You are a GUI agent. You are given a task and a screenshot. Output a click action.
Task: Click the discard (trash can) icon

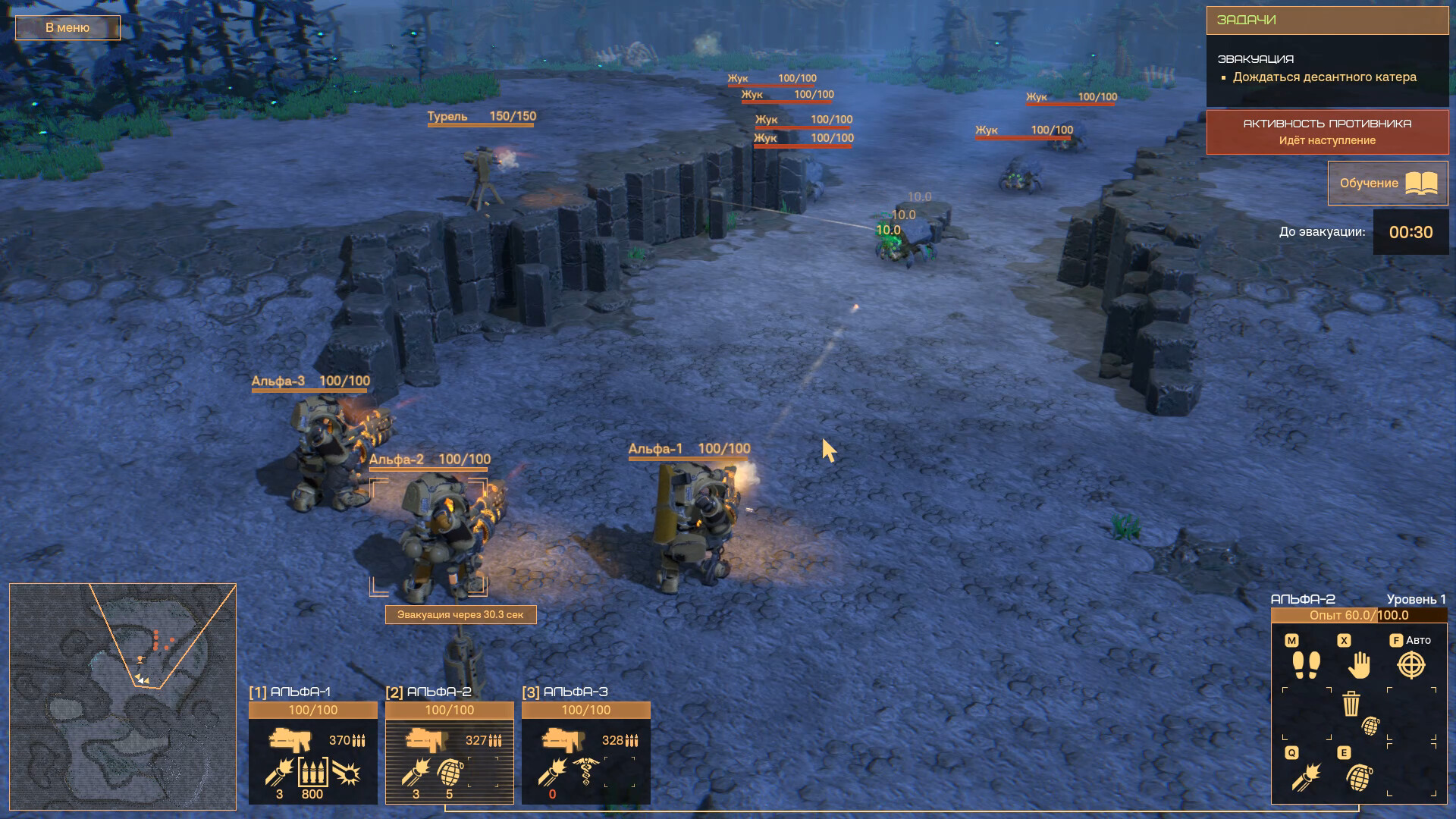tap(1351, 704)
